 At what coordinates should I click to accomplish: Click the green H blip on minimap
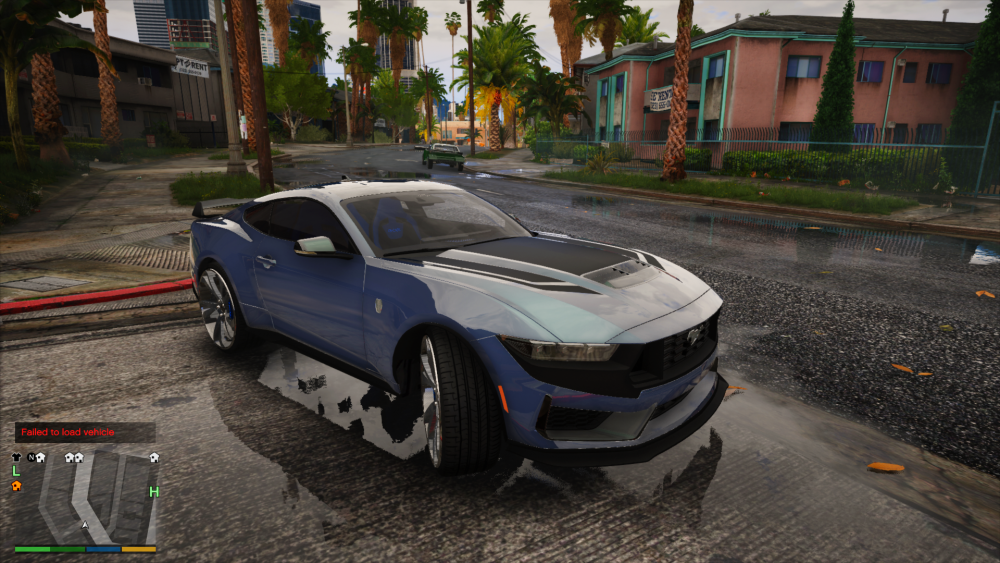(154, 491)
